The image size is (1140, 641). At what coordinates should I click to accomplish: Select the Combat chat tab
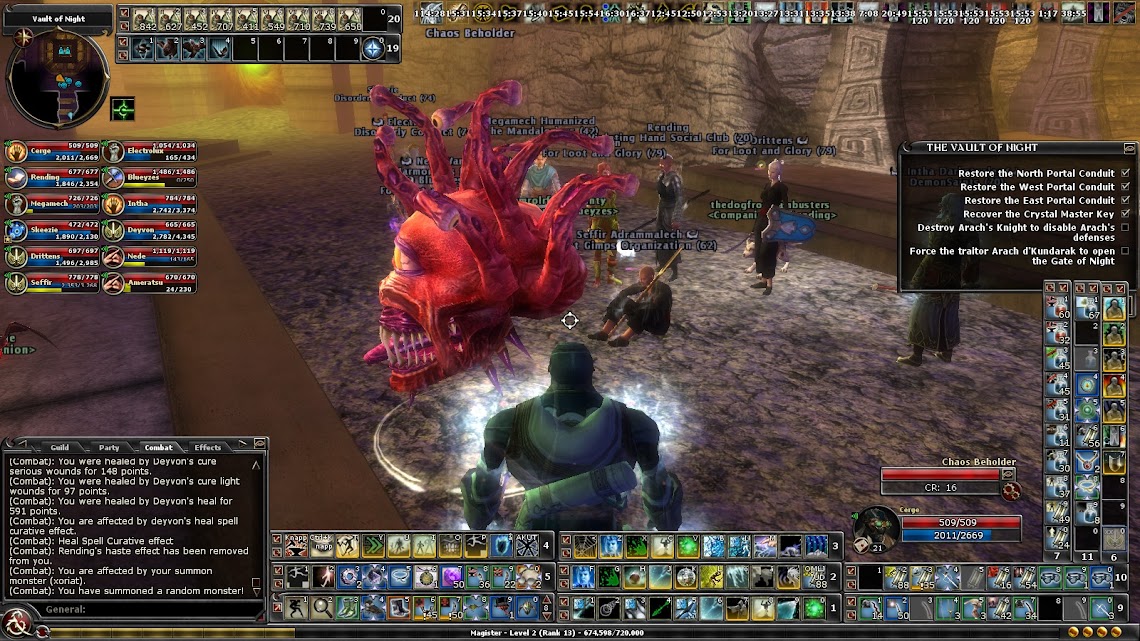(159, 447)
